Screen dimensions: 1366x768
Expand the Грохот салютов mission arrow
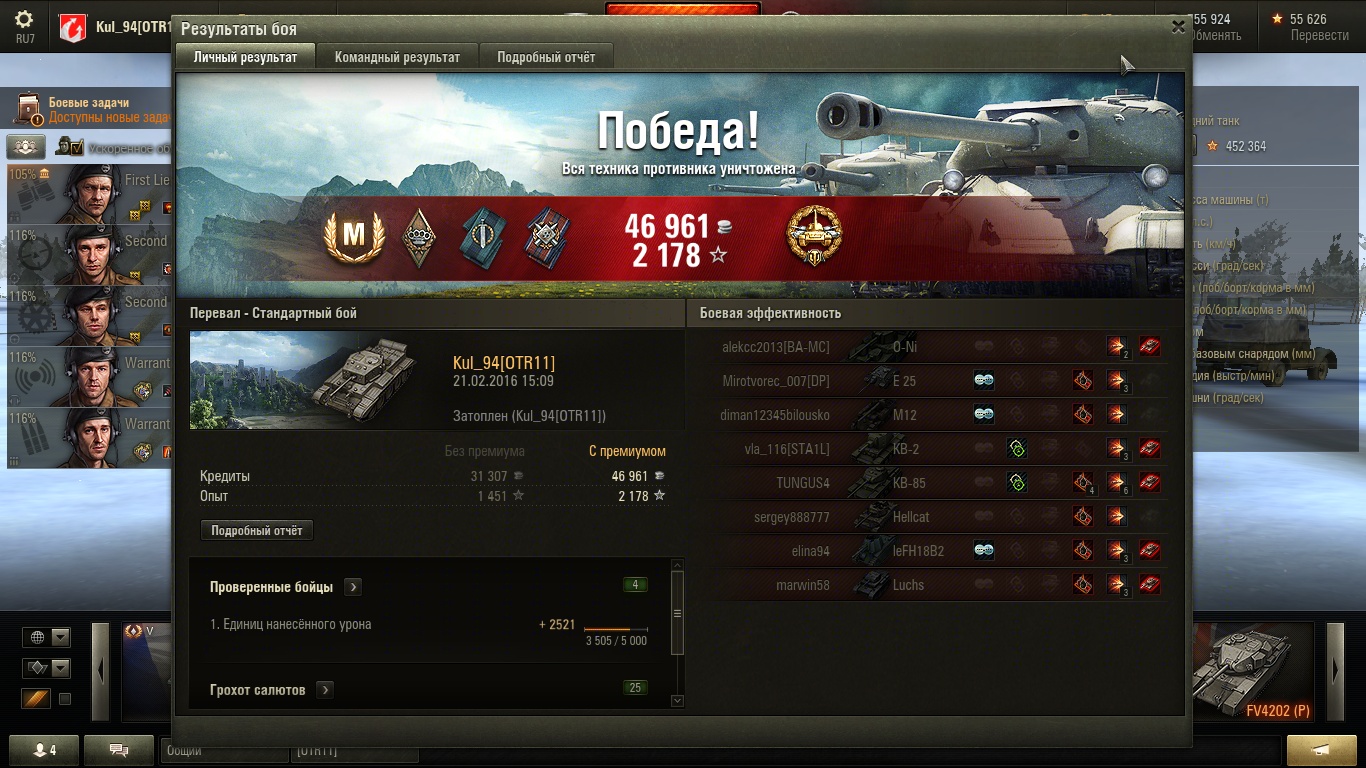click(325, 690)
